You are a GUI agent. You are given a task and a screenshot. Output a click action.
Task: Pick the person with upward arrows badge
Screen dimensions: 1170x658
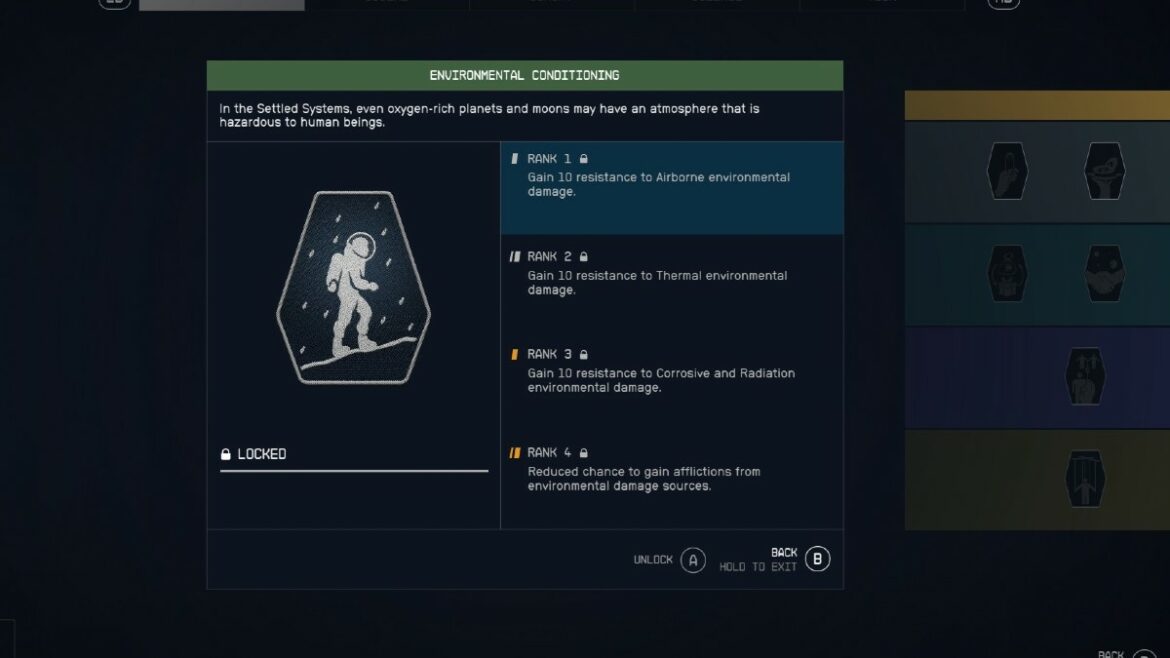pyautogui.click(x=1086, y=376)
